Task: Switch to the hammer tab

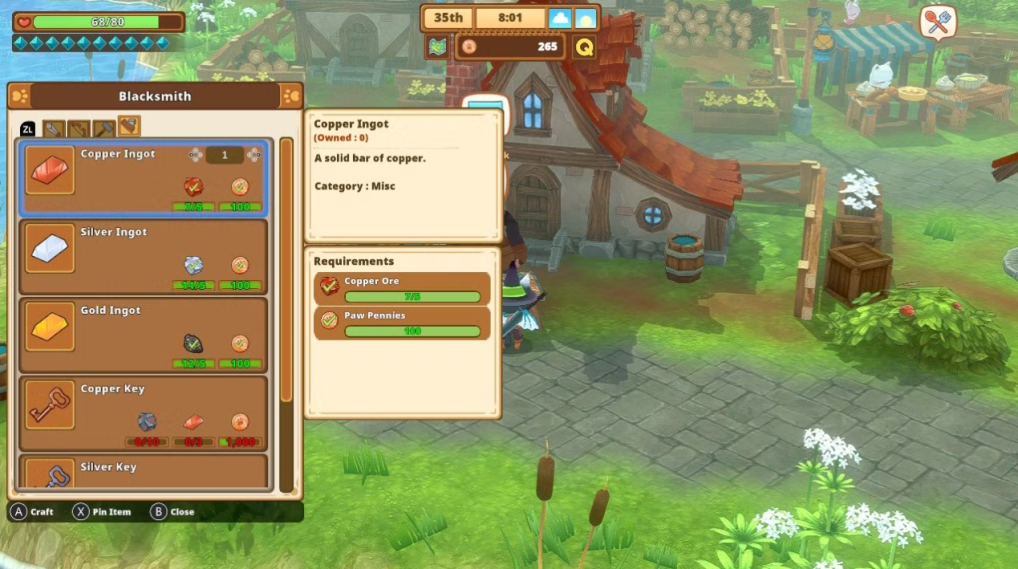Action: [x=104, y=128]
